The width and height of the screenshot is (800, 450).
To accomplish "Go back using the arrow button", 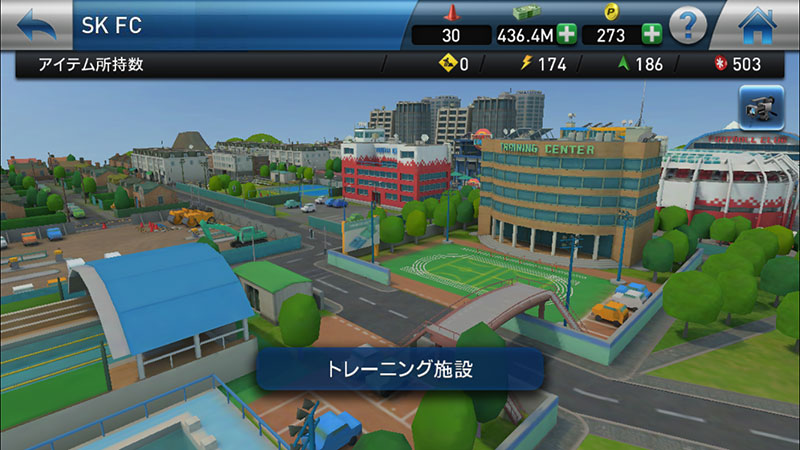I will point(33,23).
